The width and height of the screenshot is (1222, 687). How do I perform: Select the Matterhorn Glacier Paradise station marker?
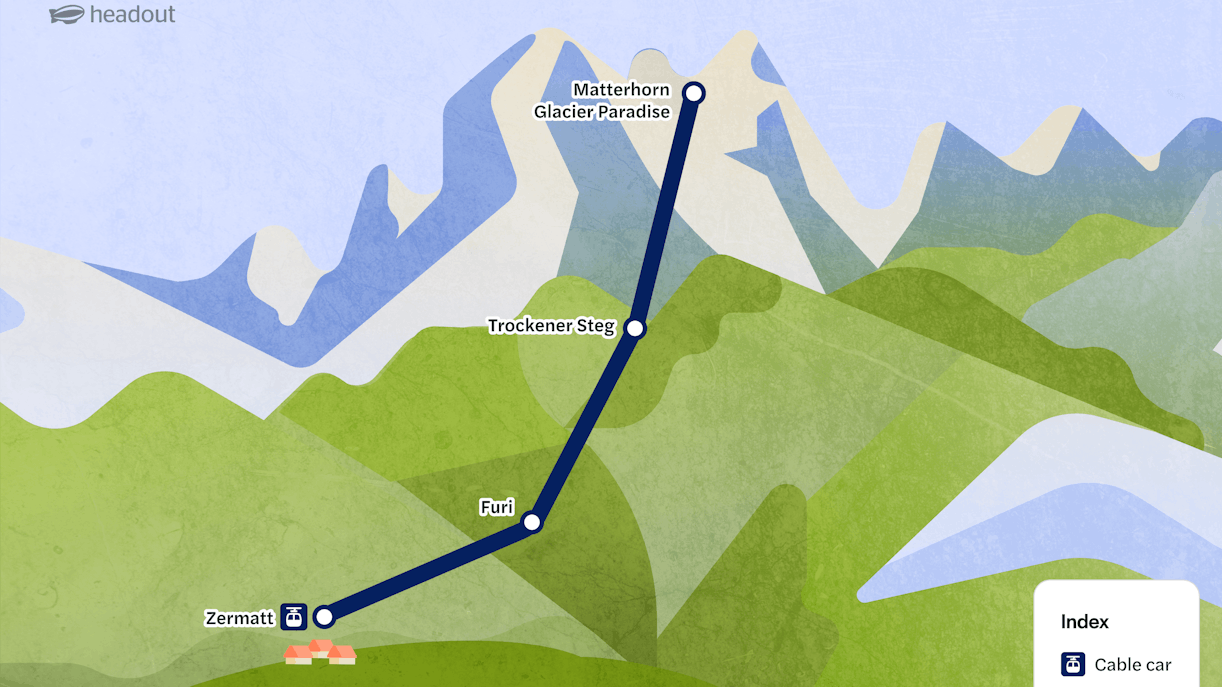tap(693, 93)
